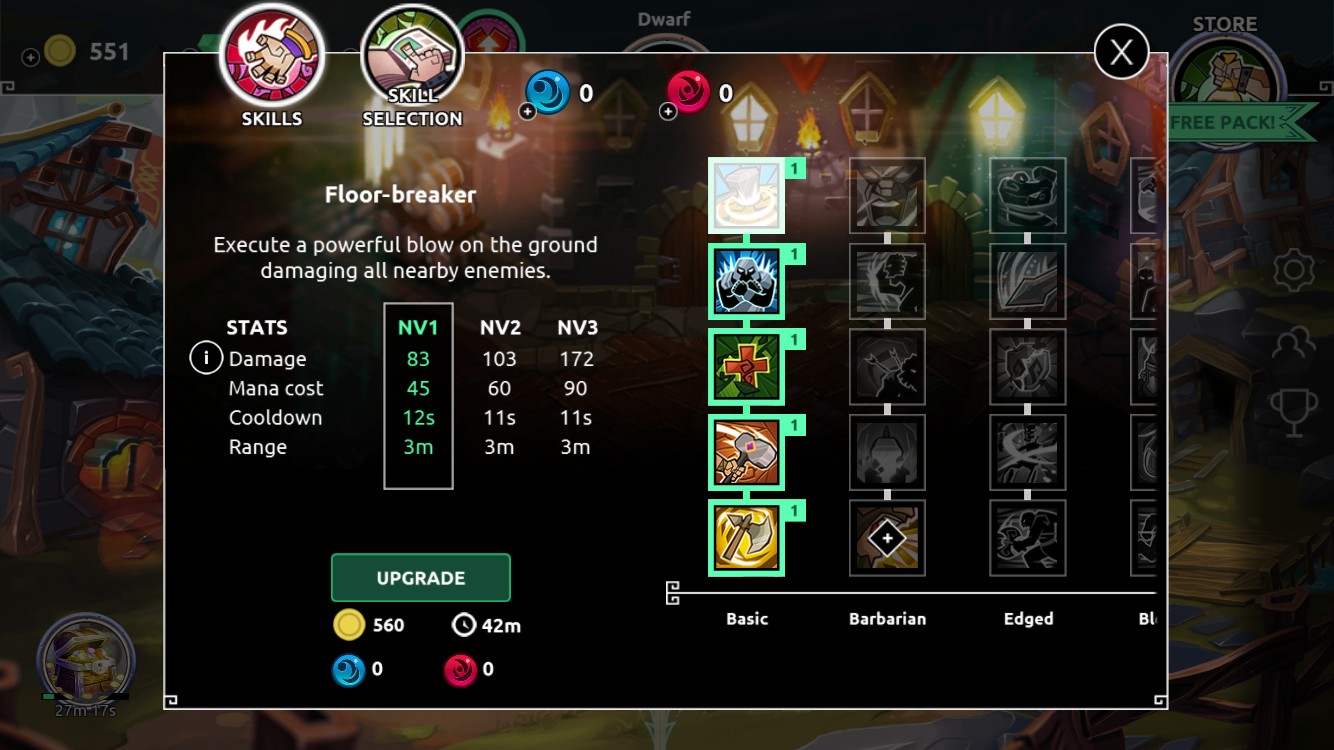Close the skills panel
This screenshot has height=750, width=1334.
[x=1121, y=52]
